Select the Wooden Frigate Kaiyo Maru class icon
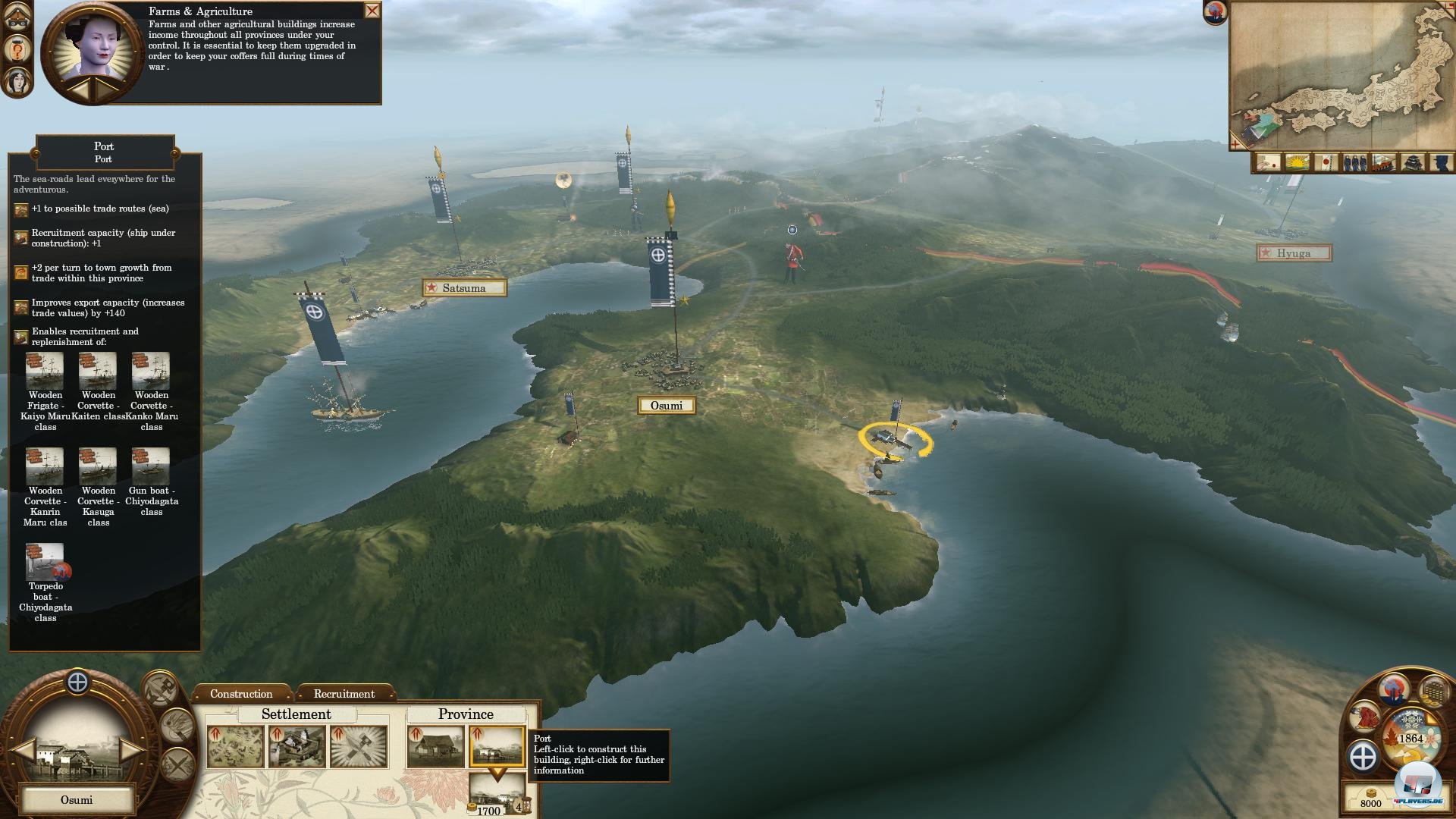 pyautogui.click(x=45, y=371)
